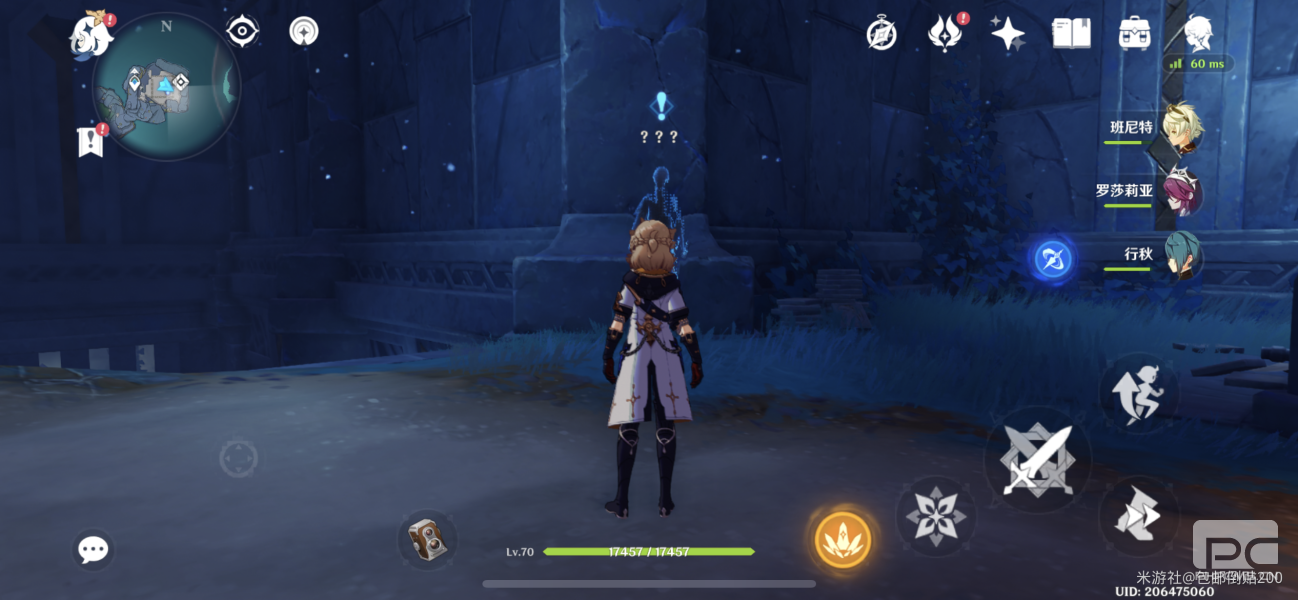Tap the eye-shaped elemental sight icon
1298x600 pixels.
(242, 32)
